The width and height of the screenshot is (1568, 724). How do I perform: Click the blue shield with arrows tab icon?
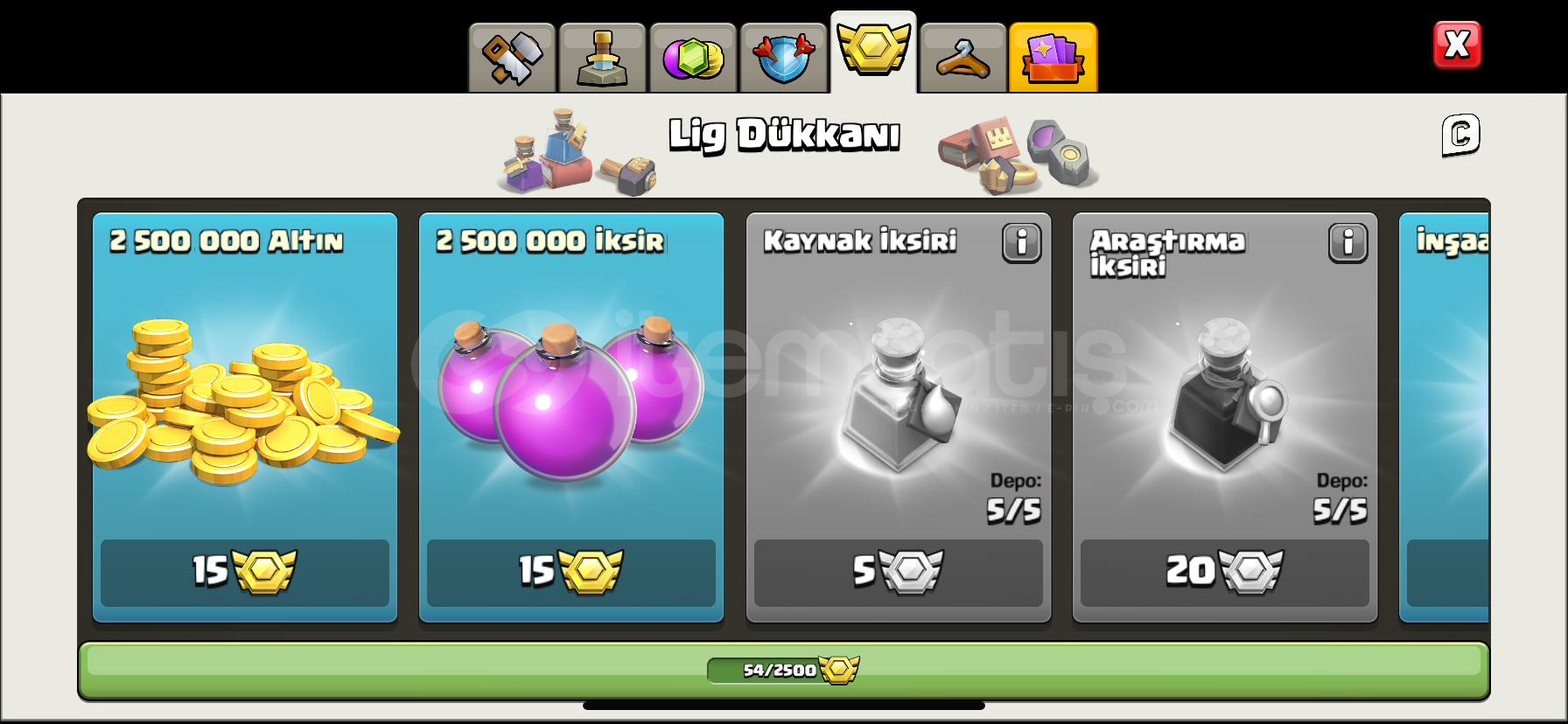(x=784, y=57)
